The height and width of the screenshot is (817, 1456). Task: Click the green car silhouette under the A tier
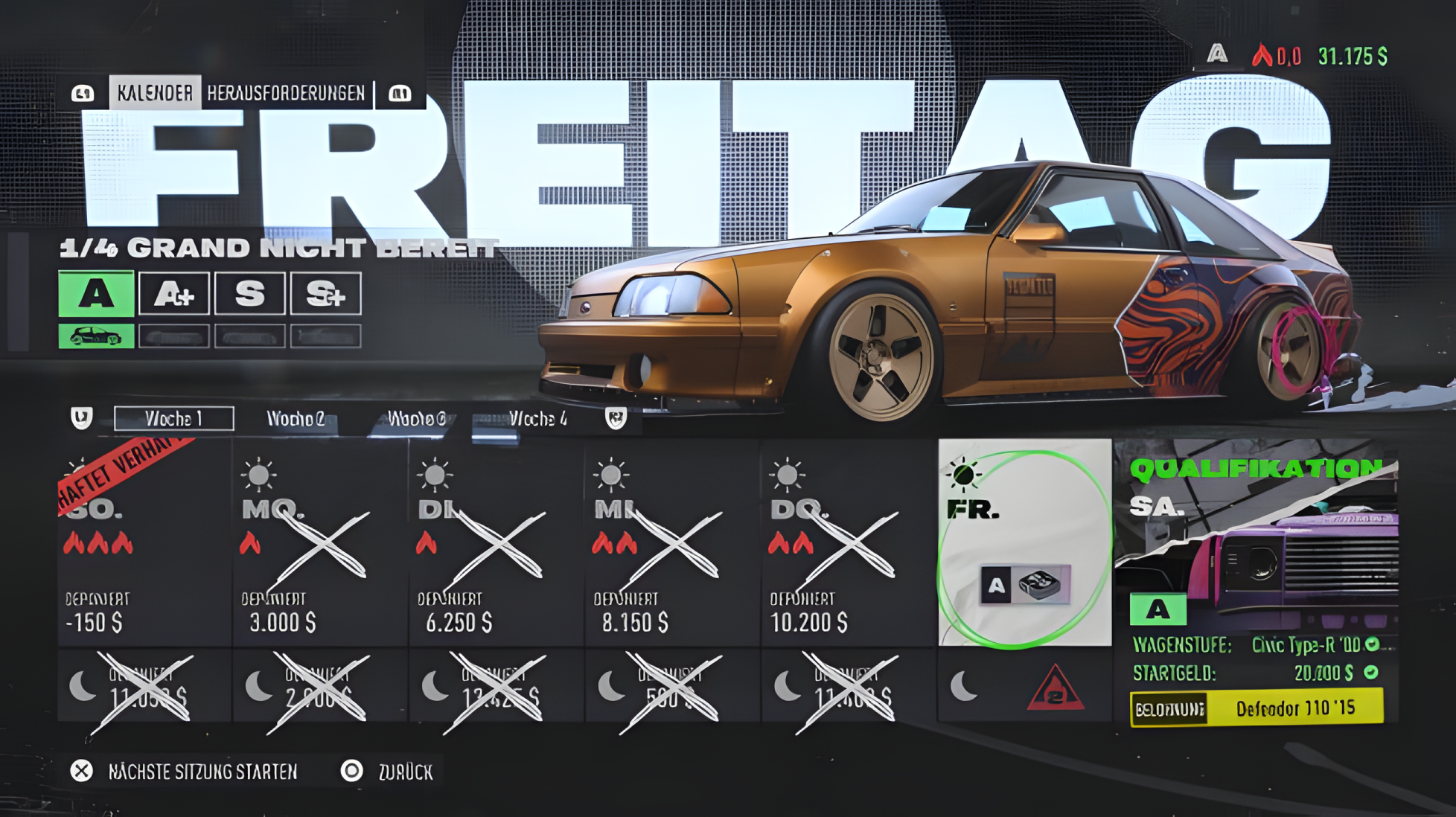(95, 336)
